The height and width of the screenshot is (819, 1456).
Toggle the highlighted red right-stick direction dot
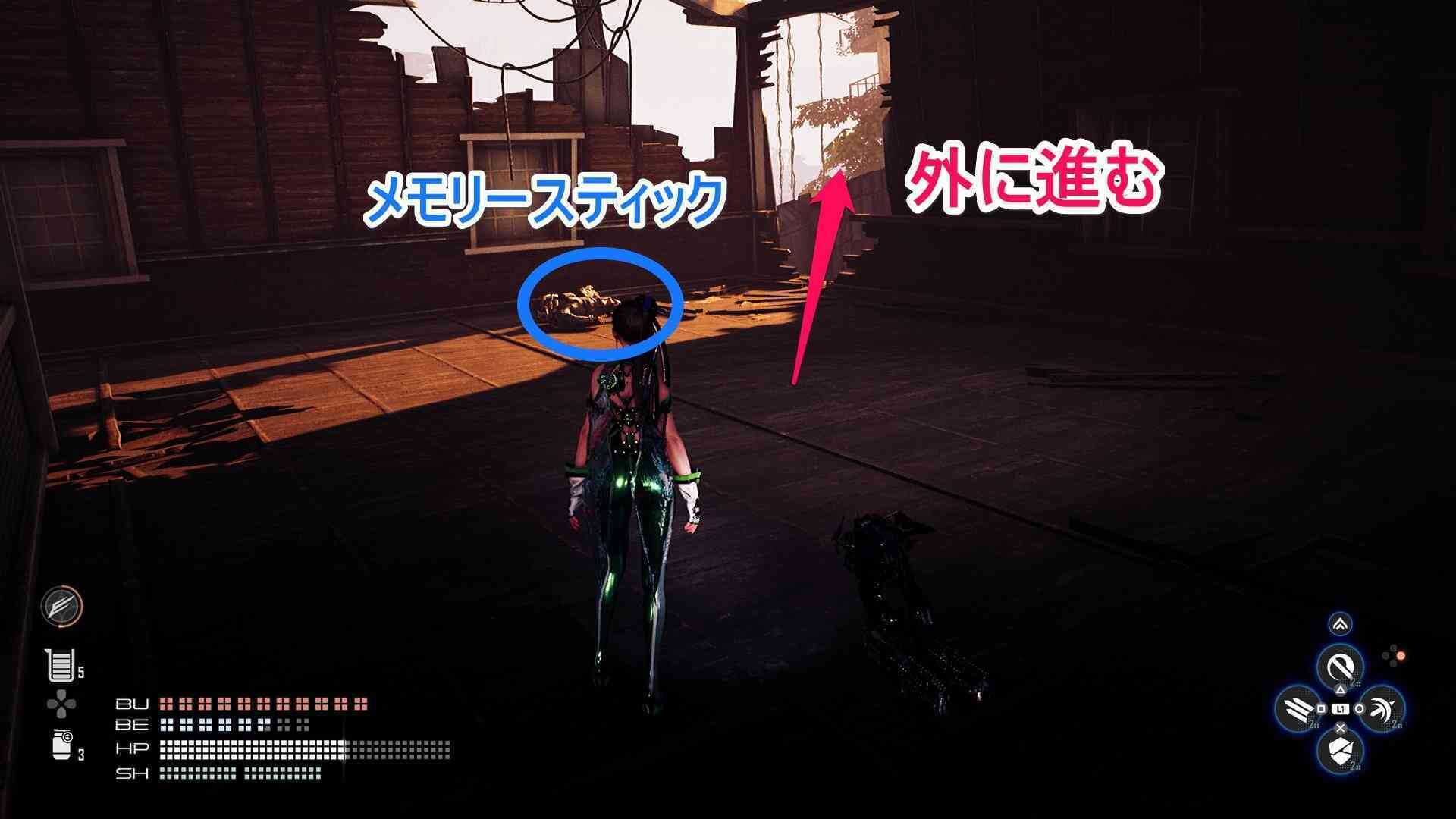[1401, 656]
